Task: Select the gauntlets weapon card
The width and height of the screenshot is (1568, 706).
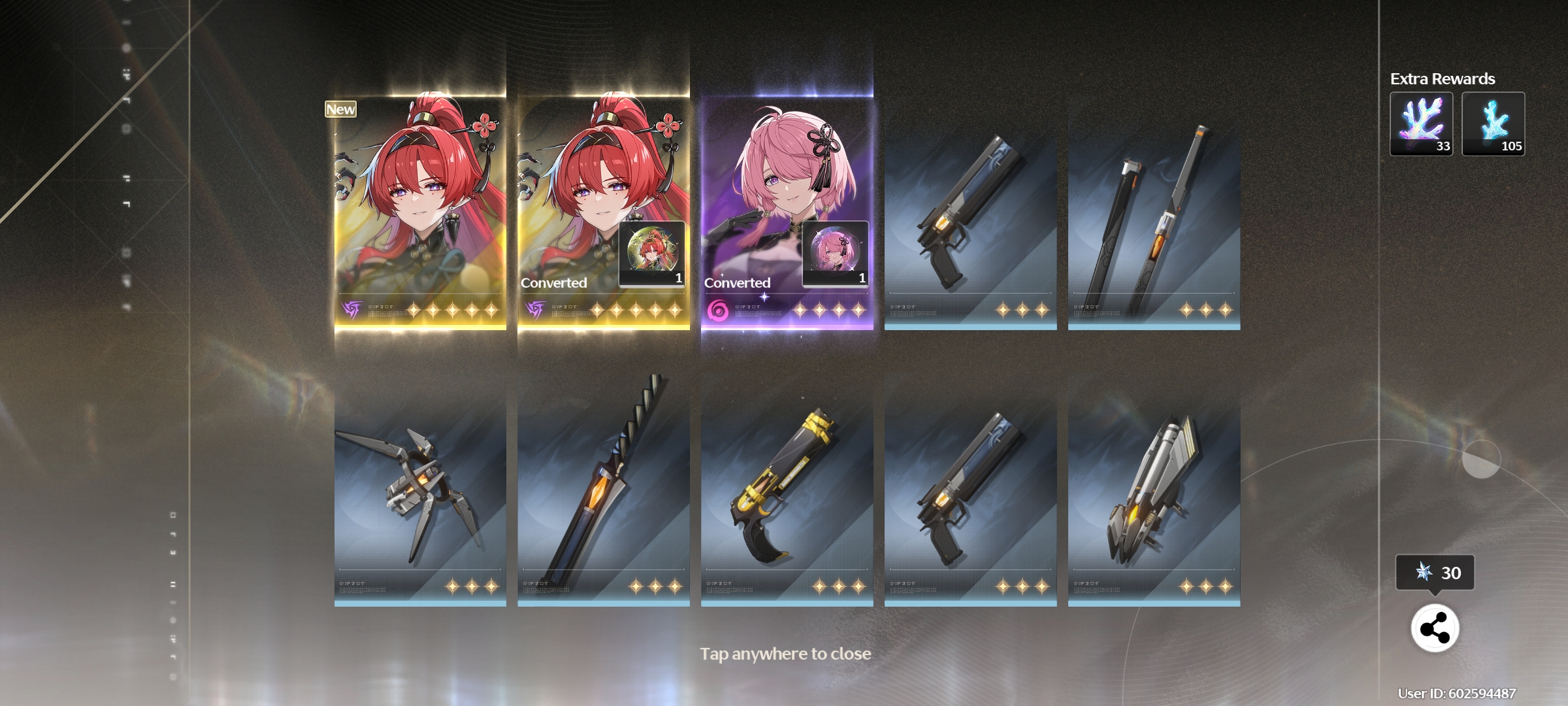Action: pyautogui.click(x=420, y=490)
